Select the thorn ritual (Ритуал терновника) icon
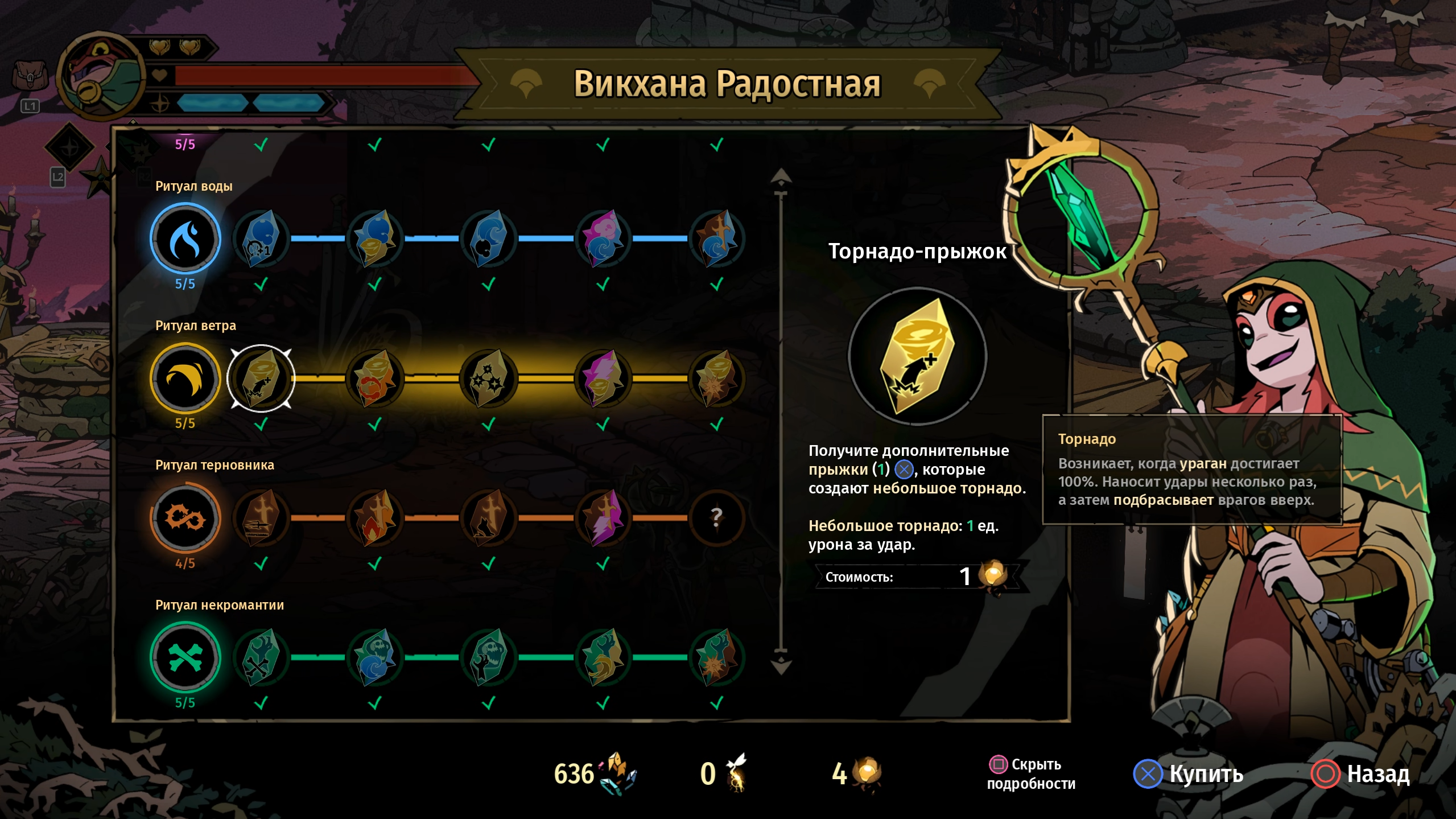The height and width of the screenshot is (819, 1456). [x=185, y=518]
